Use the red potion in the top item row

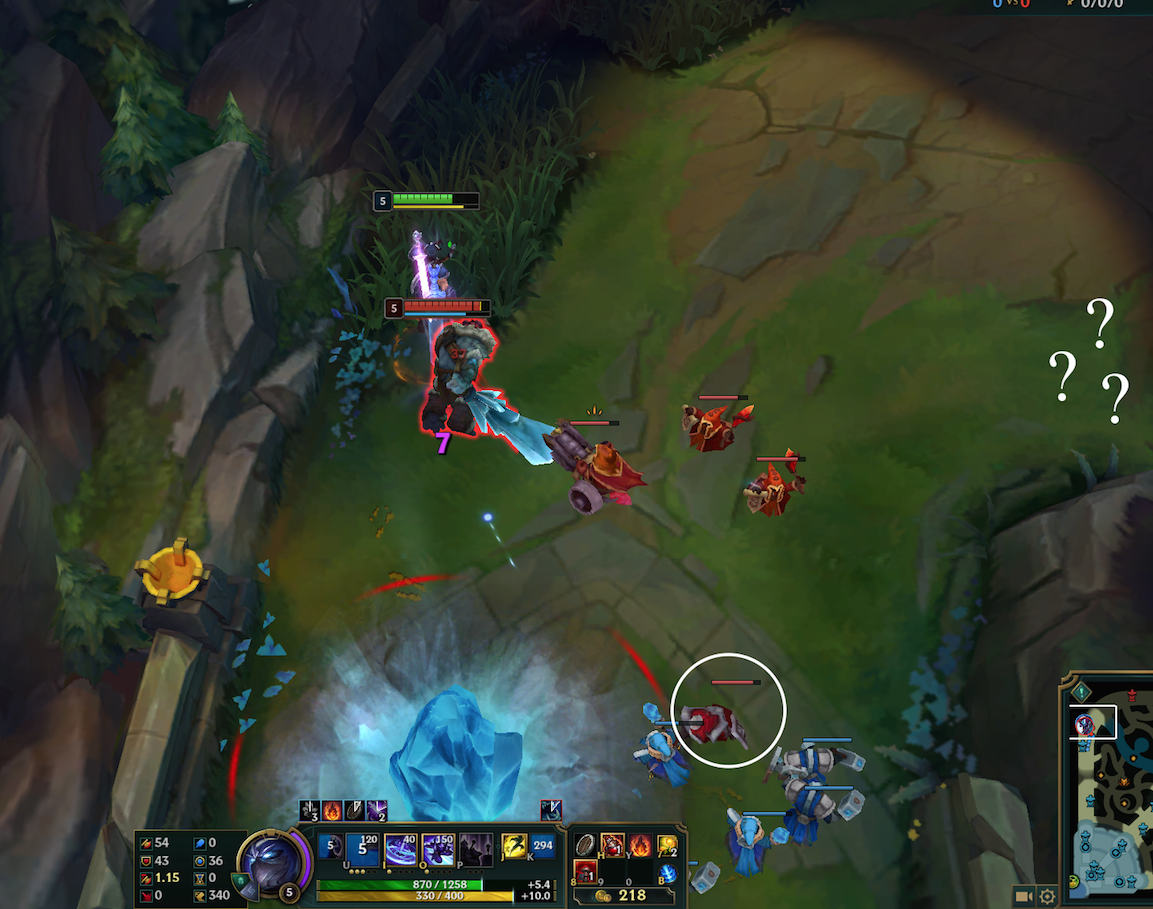tap(612, 846)
